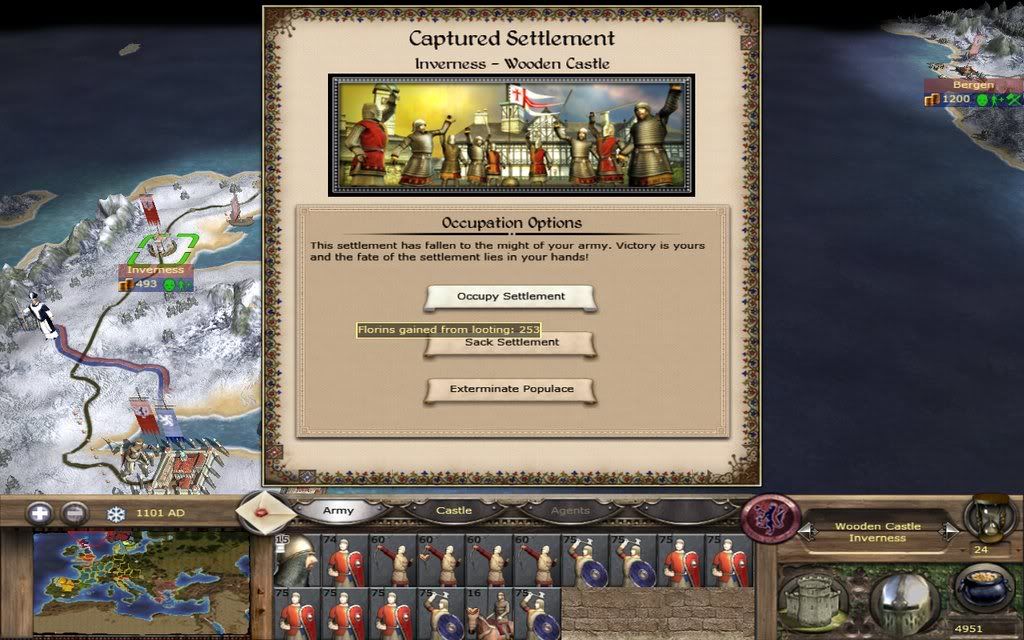
Task: Choose Exterminate Populace option
Action: coord(511,389)
